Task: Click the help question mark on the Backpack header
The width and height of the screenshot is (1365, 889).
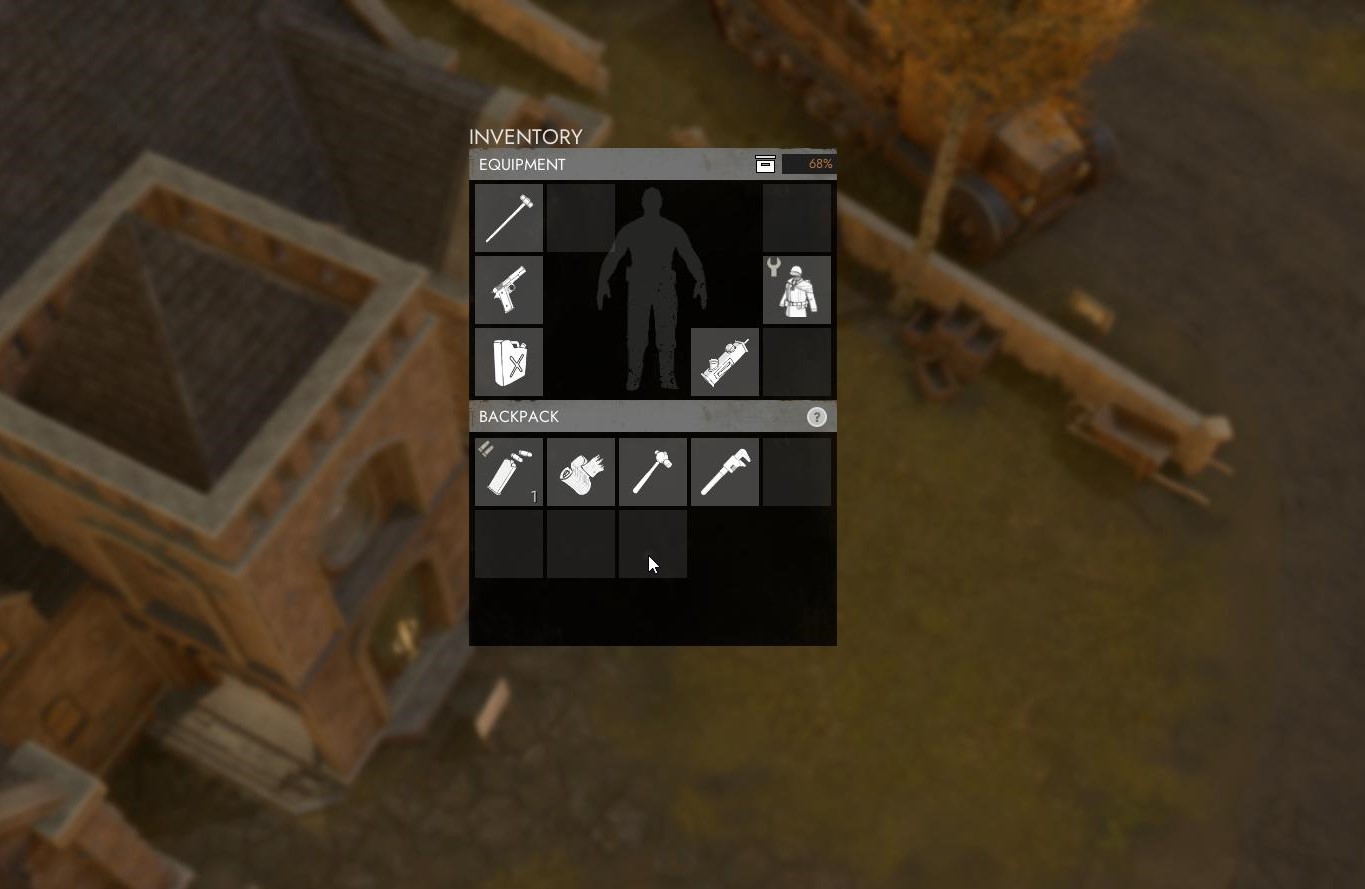Action: coord(816,417)
